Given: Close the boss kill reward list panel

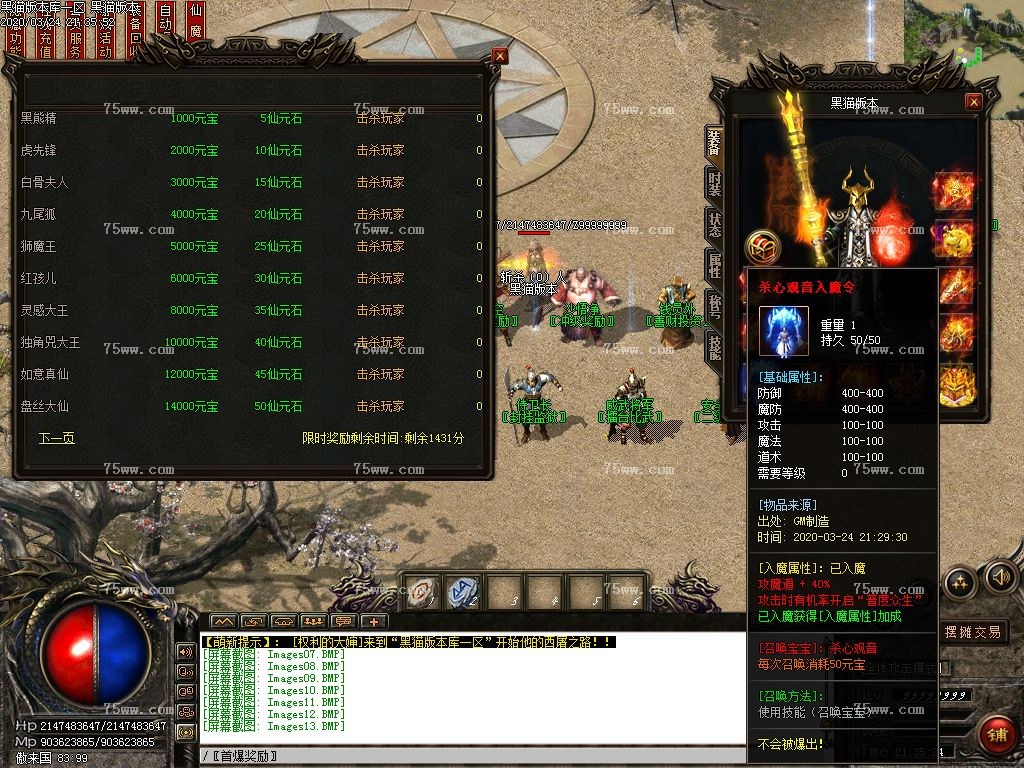Looking at the screenshot, I should (500, 57).
